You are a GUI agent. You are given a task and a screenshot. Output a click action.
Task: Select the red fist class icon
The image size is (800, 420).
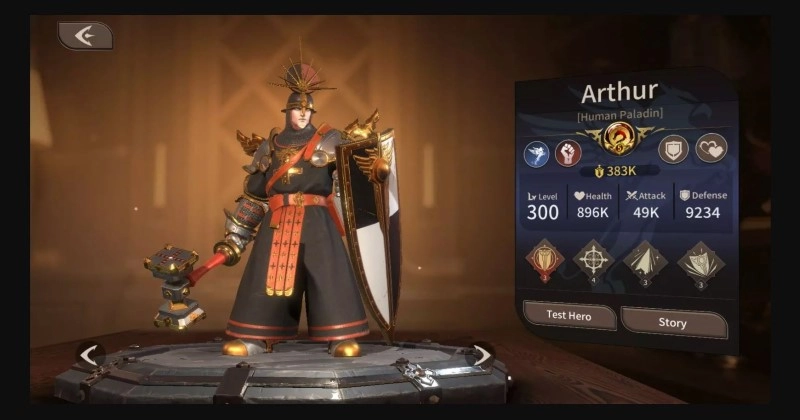568,153
